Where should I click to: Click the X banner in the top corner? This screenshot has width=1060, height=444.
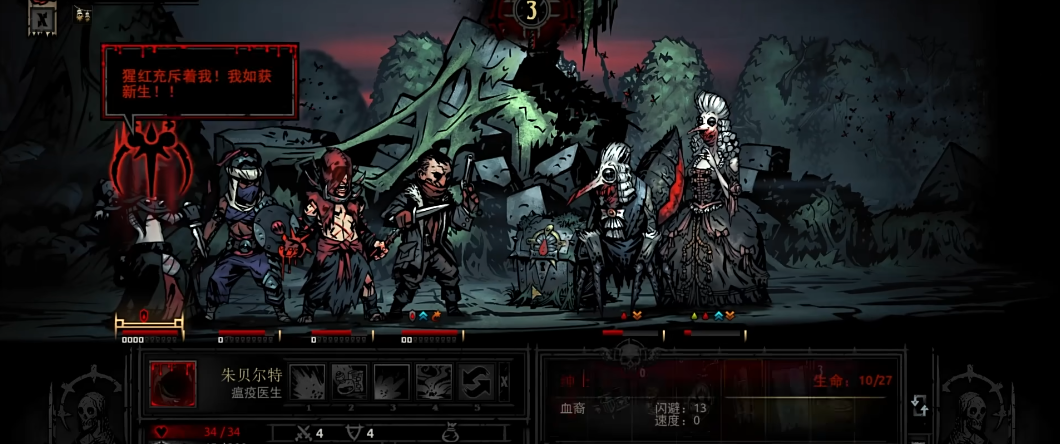pyautogui.click(x=42, y=18)
